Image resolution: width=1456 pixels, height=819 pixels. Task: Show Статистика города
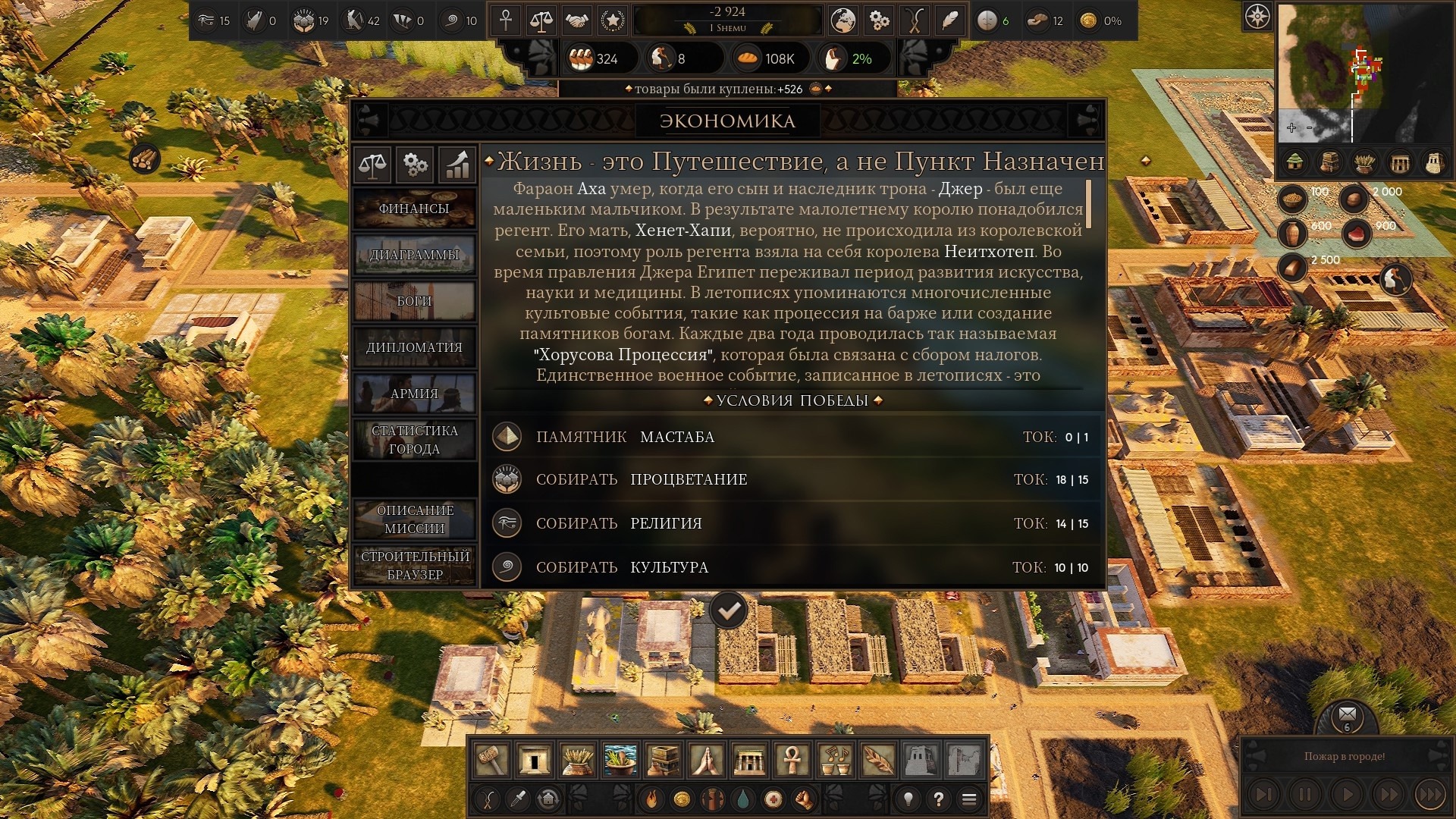tap(414, 440)
